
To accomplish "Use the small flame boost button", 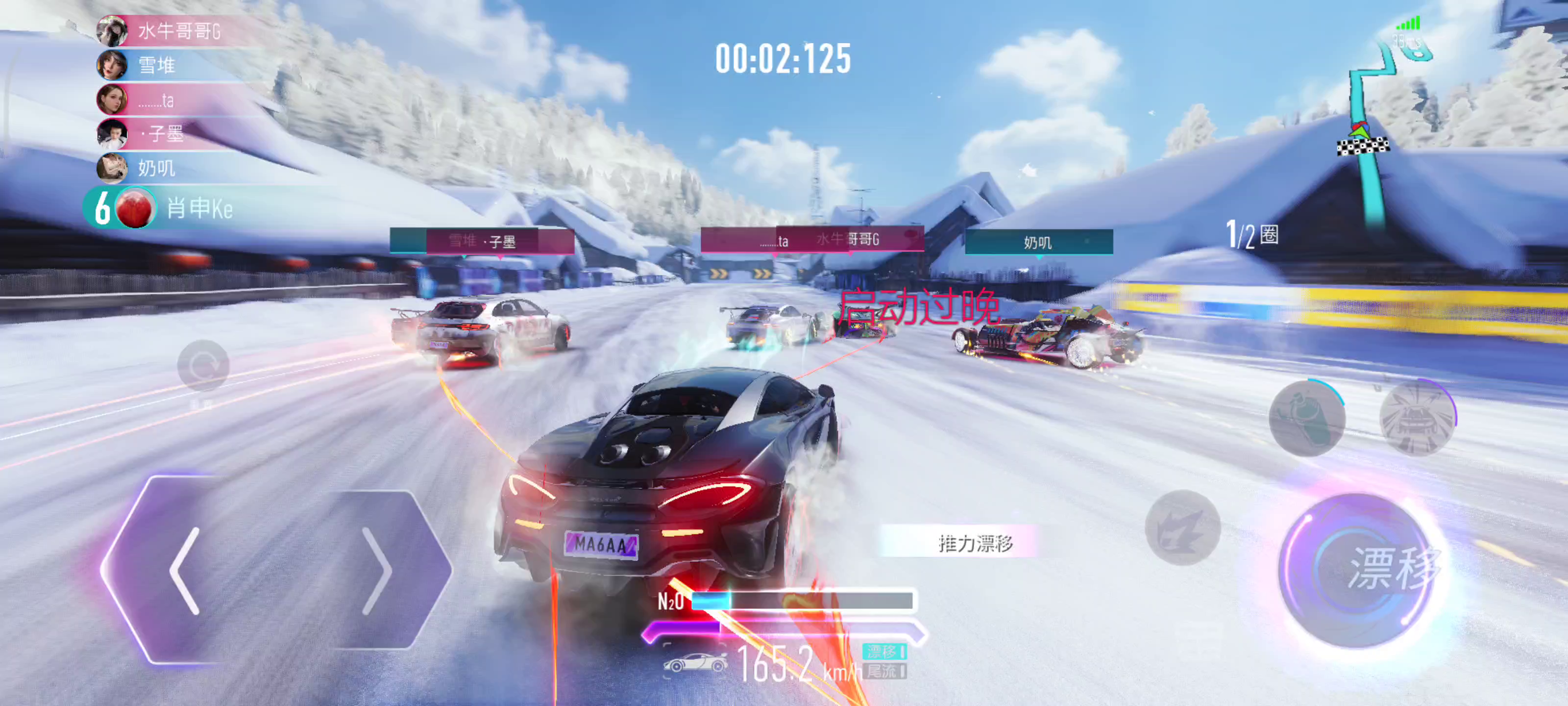I will [x=1182, y=528].
